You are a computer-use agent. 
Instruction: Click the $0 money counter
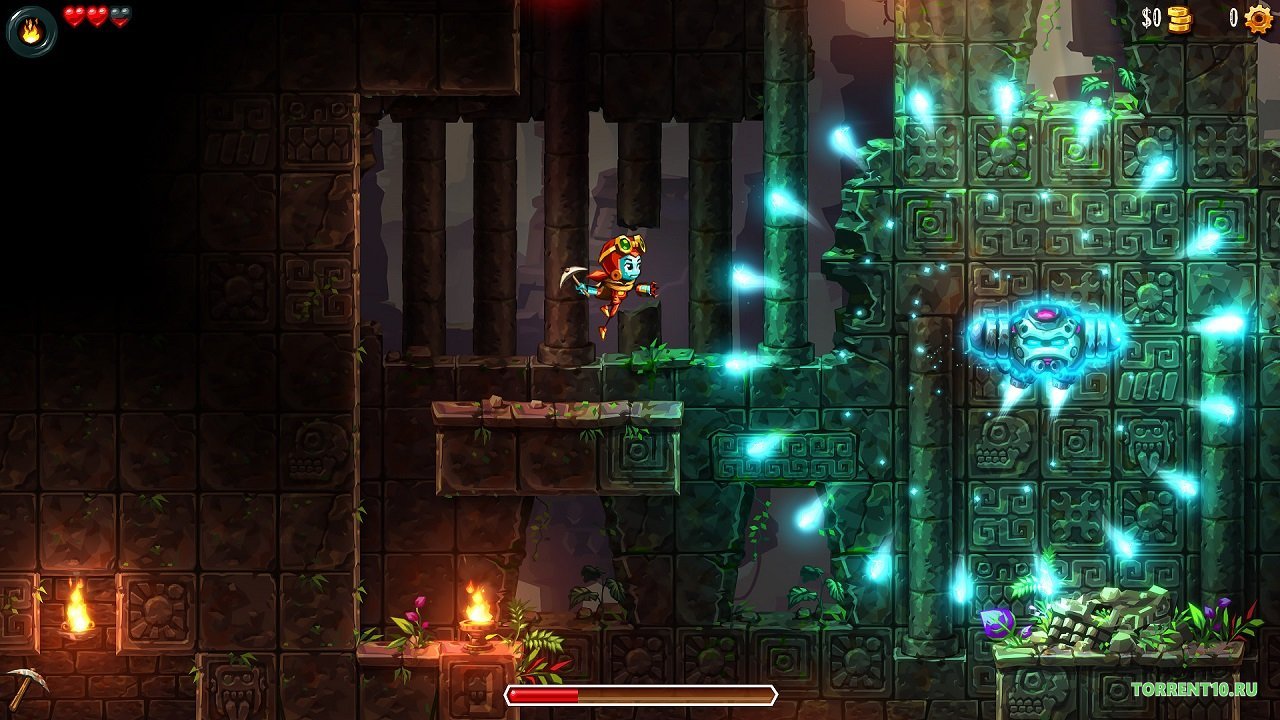(1150, 17)
